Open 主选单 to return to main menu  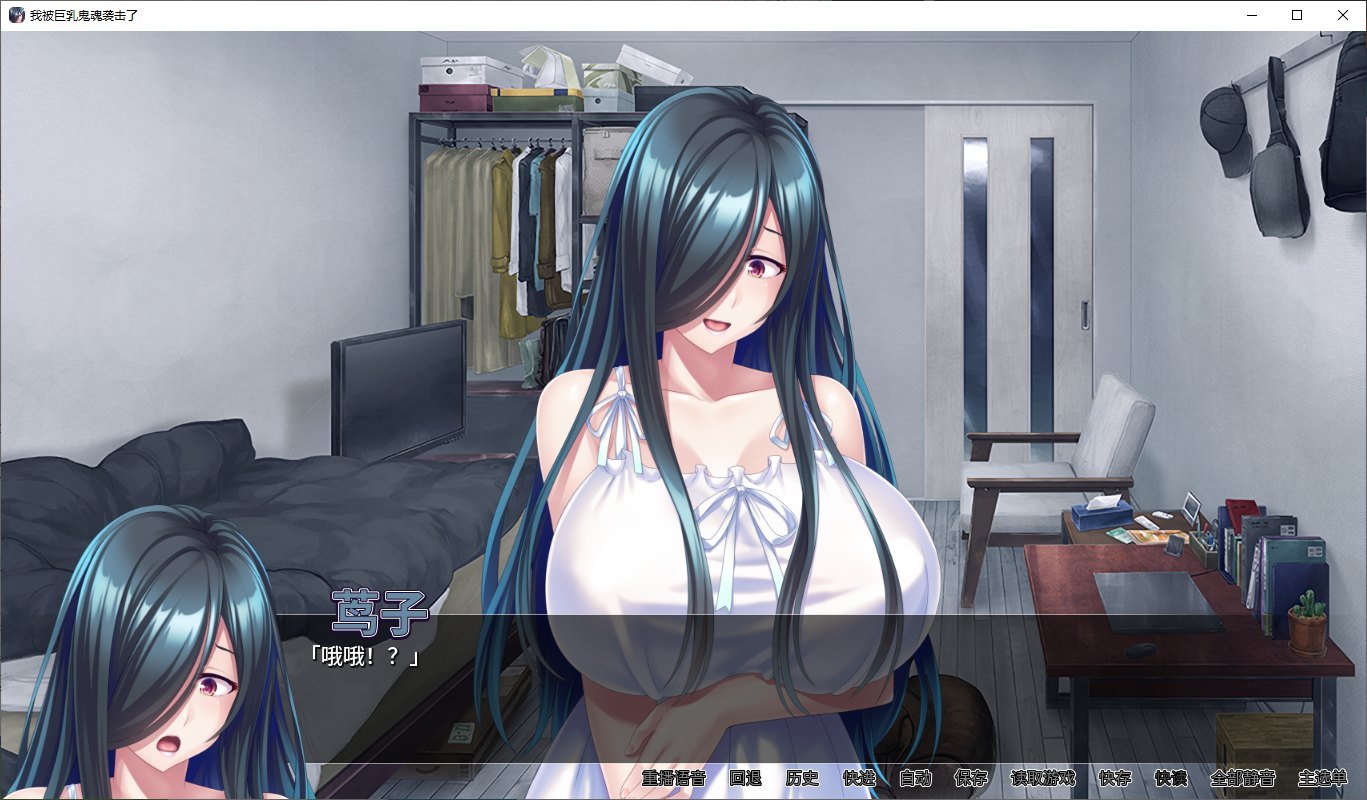1322,779
